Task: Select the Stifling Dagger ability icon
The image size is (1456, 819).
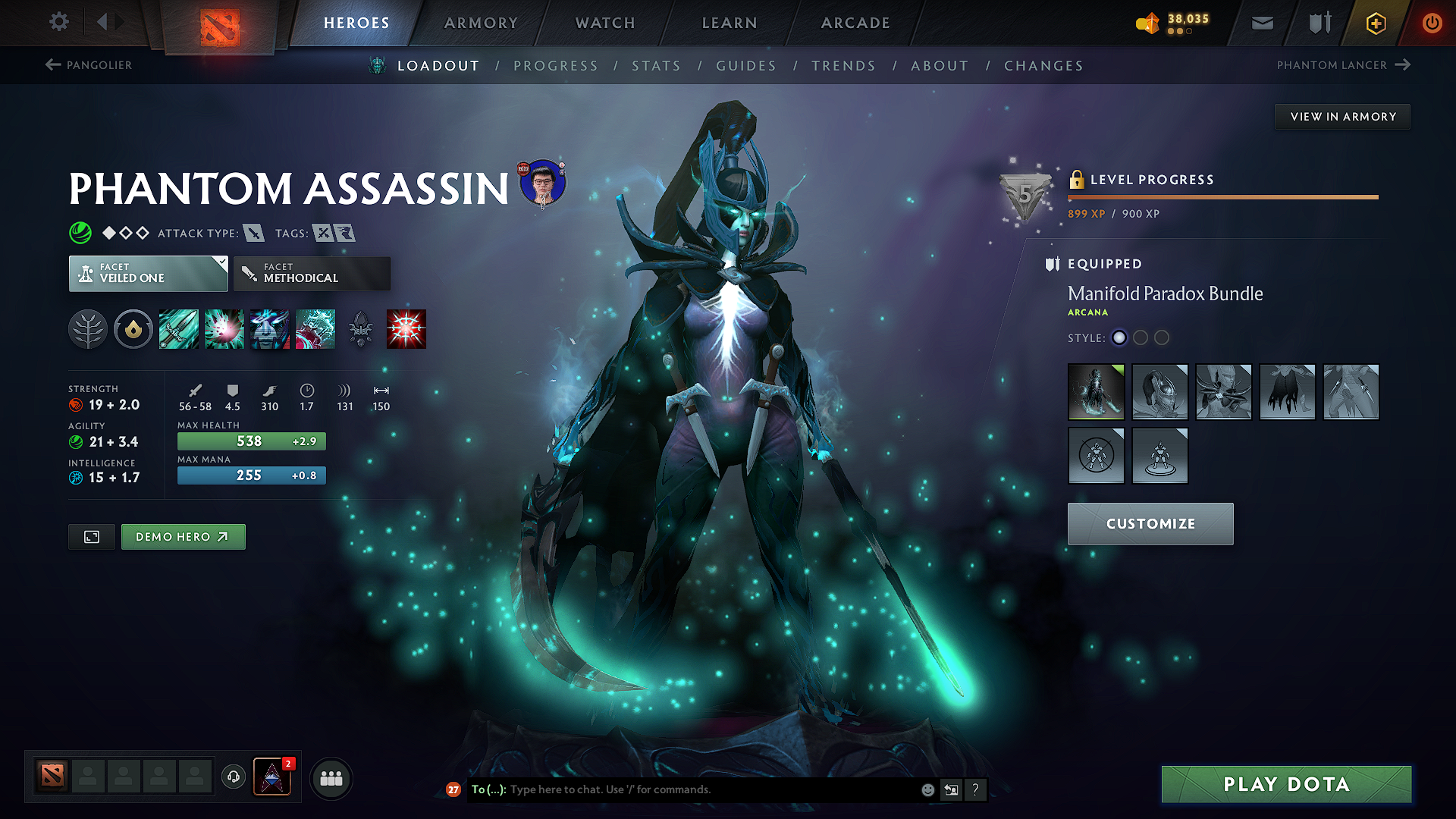Action: pyautogui.click(x=178, y=328)
